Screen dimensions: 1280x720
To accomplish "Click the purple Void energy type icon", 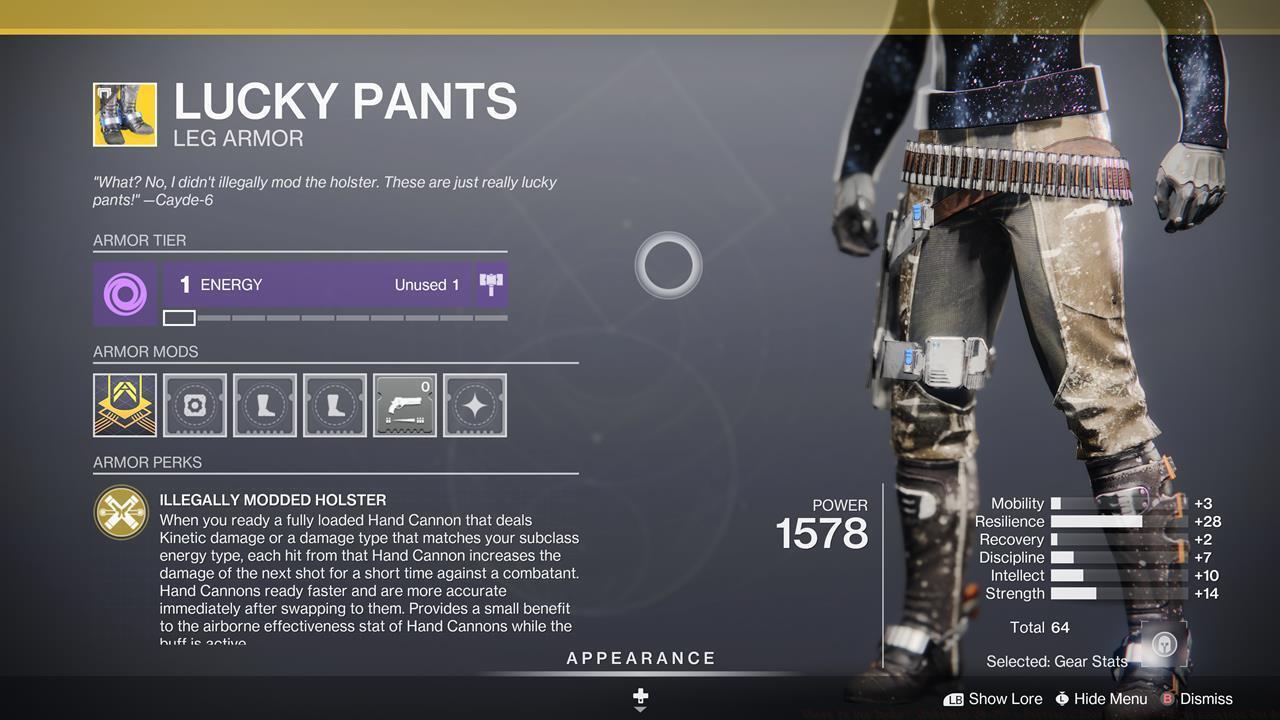I will (x=125, y=294).
